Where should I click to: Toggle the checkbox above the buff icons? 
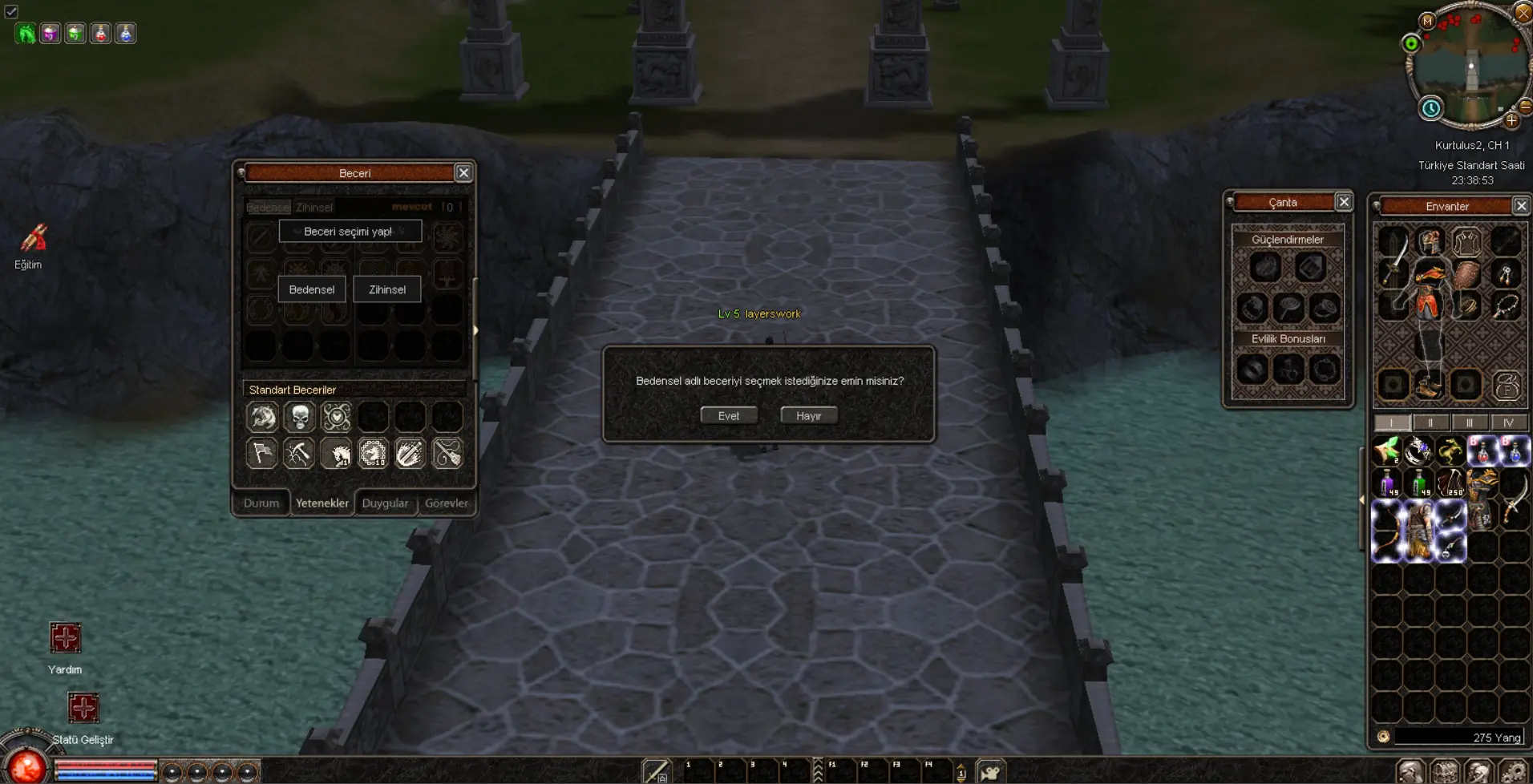click(x=11, y=11)
